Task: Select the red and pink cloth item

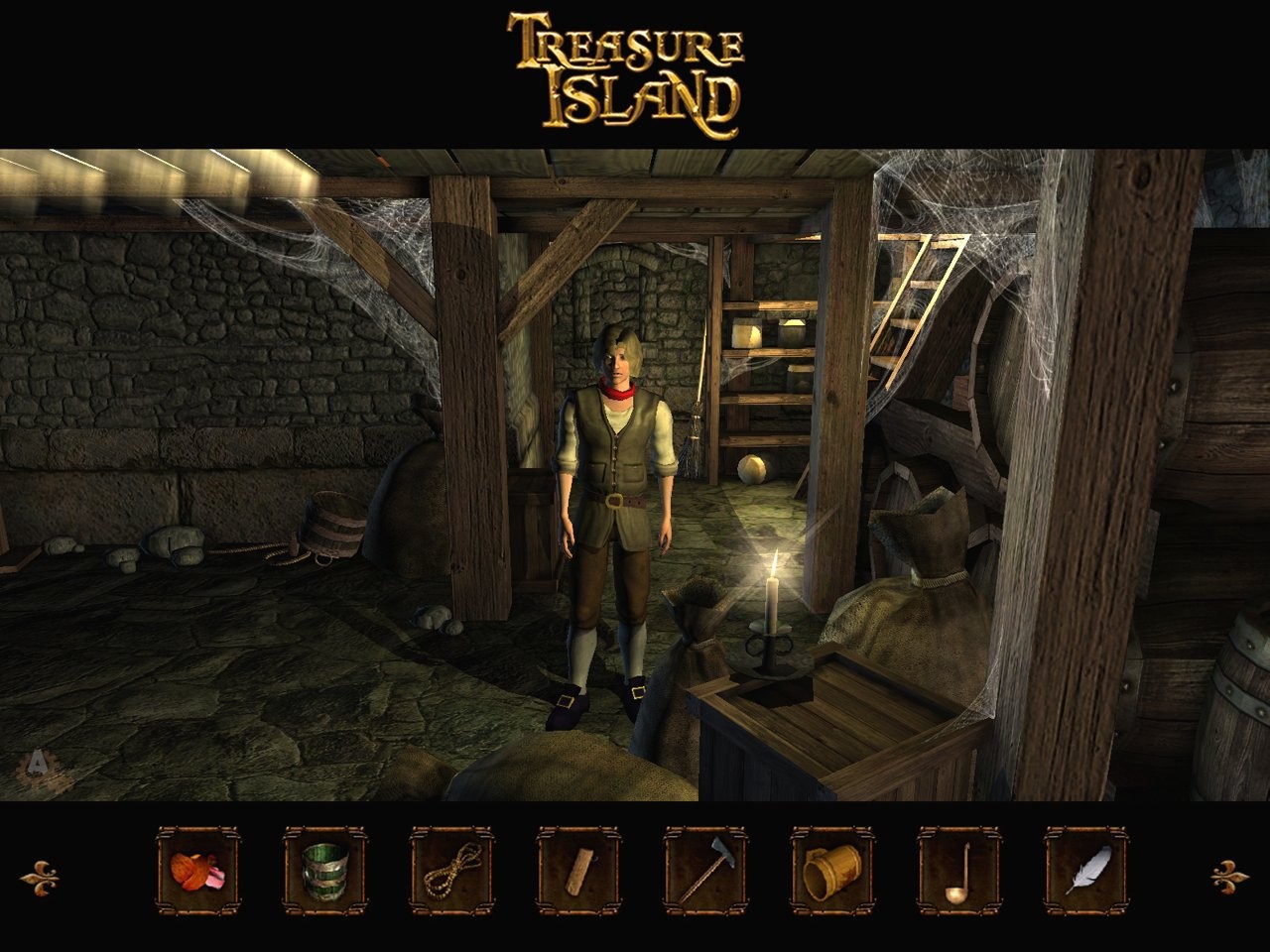Action: [x=197, y=871]
